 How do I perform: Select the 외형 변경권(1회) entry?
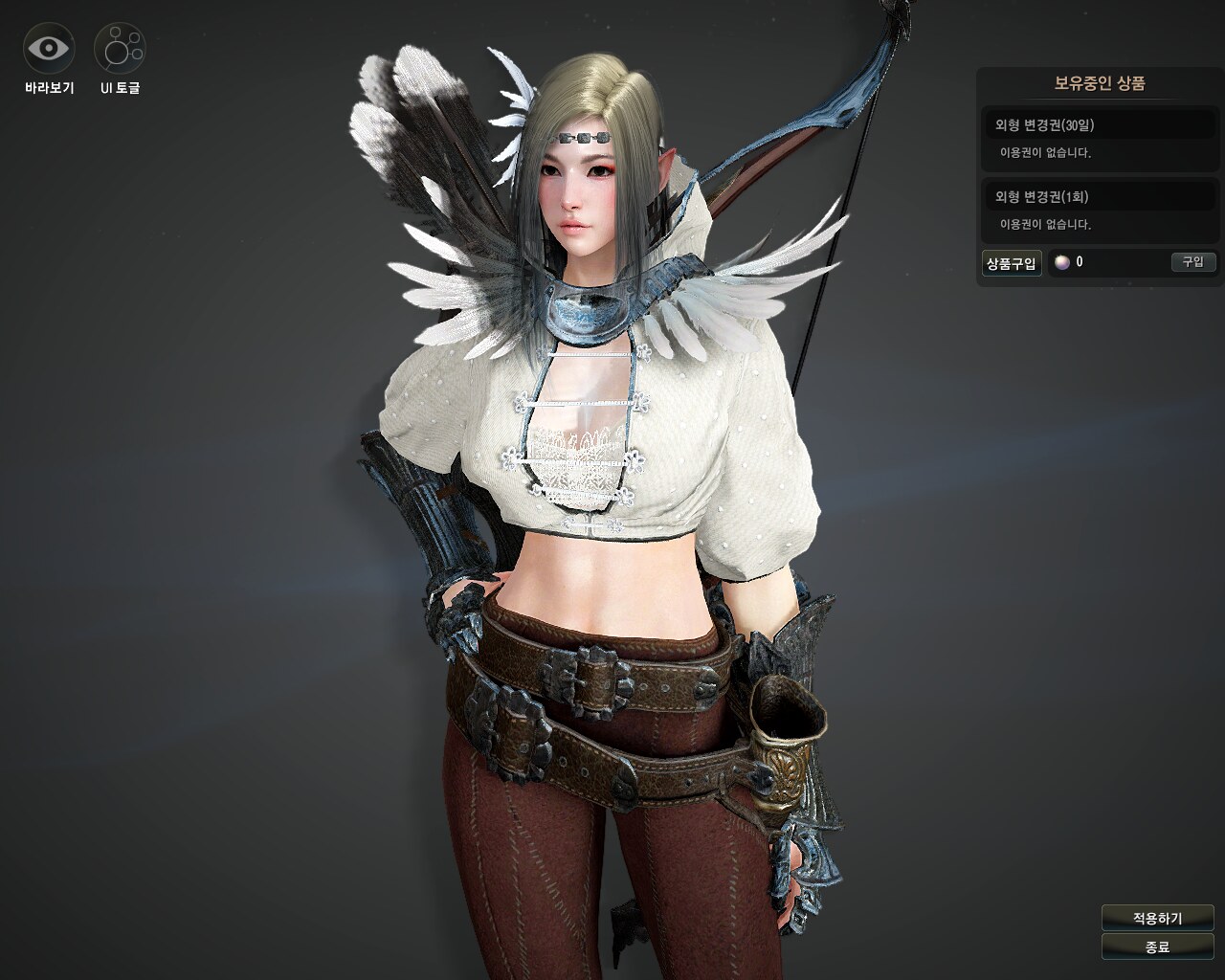(x=1100, y=197)
